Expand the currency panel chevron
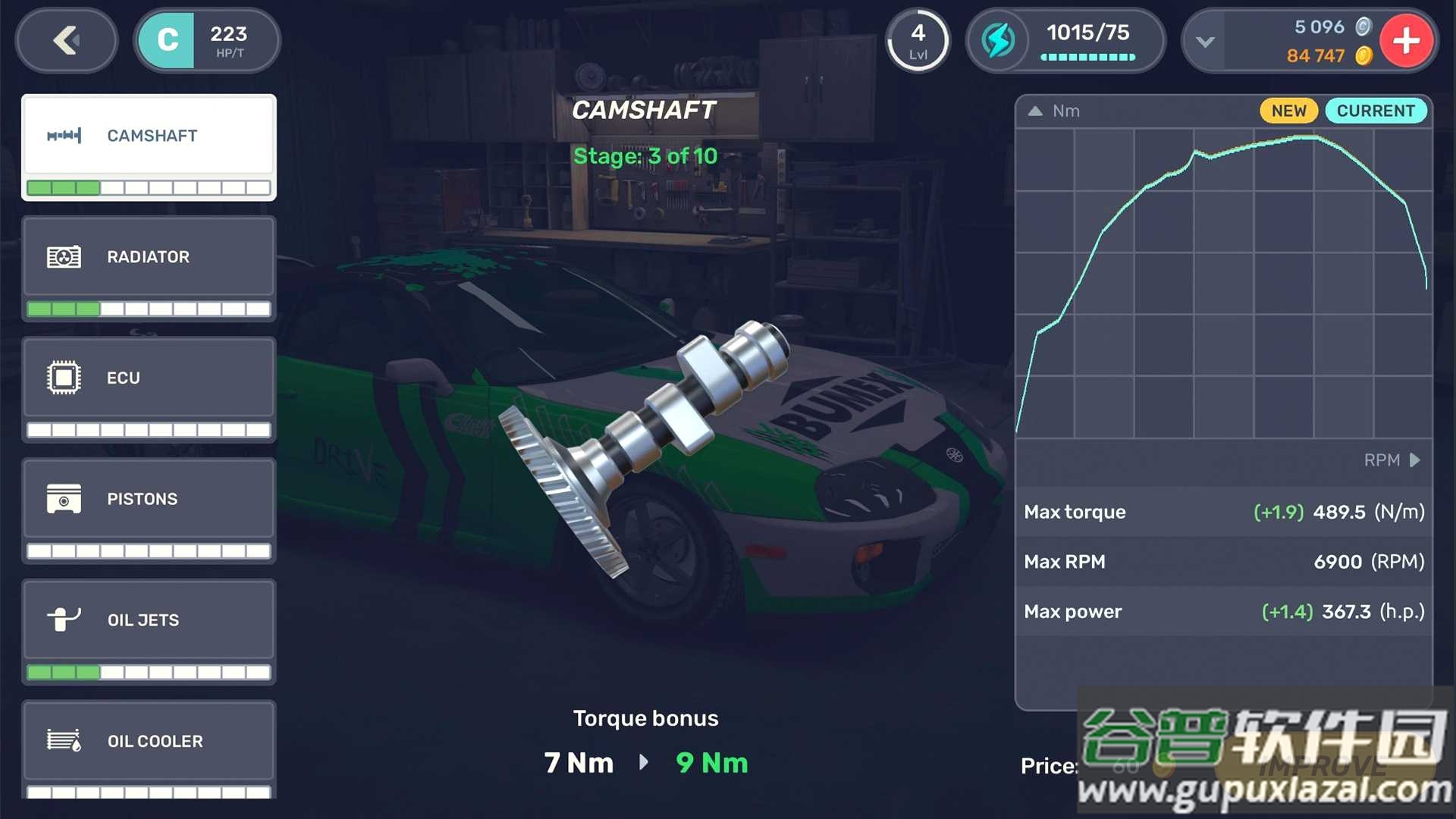Image resolution: width=1456 pixels, height=819 pixels. point(1205,42)
